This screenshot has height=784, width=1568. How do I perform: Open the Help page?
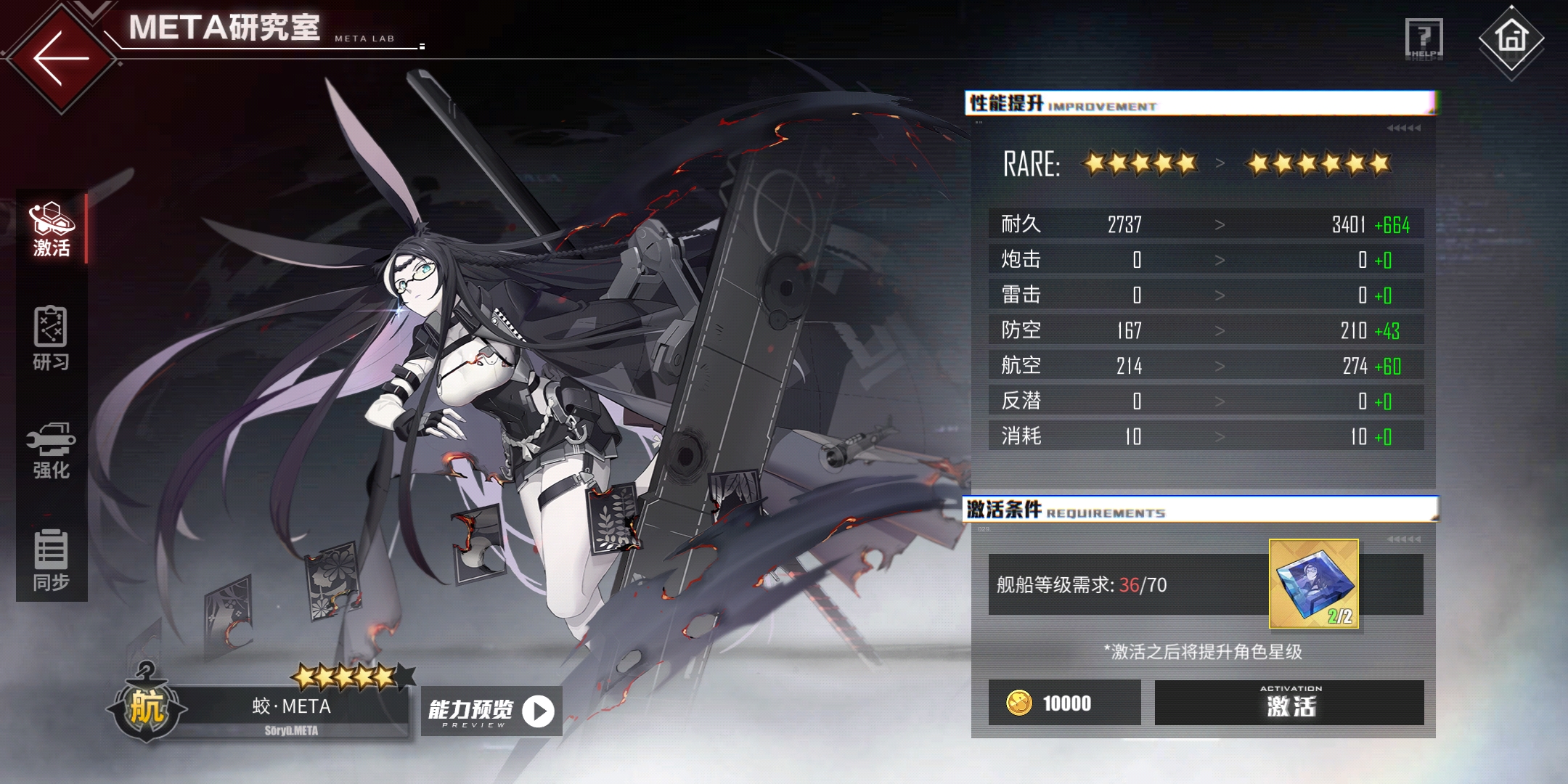pyautogui.click(x=1424, y=38)
